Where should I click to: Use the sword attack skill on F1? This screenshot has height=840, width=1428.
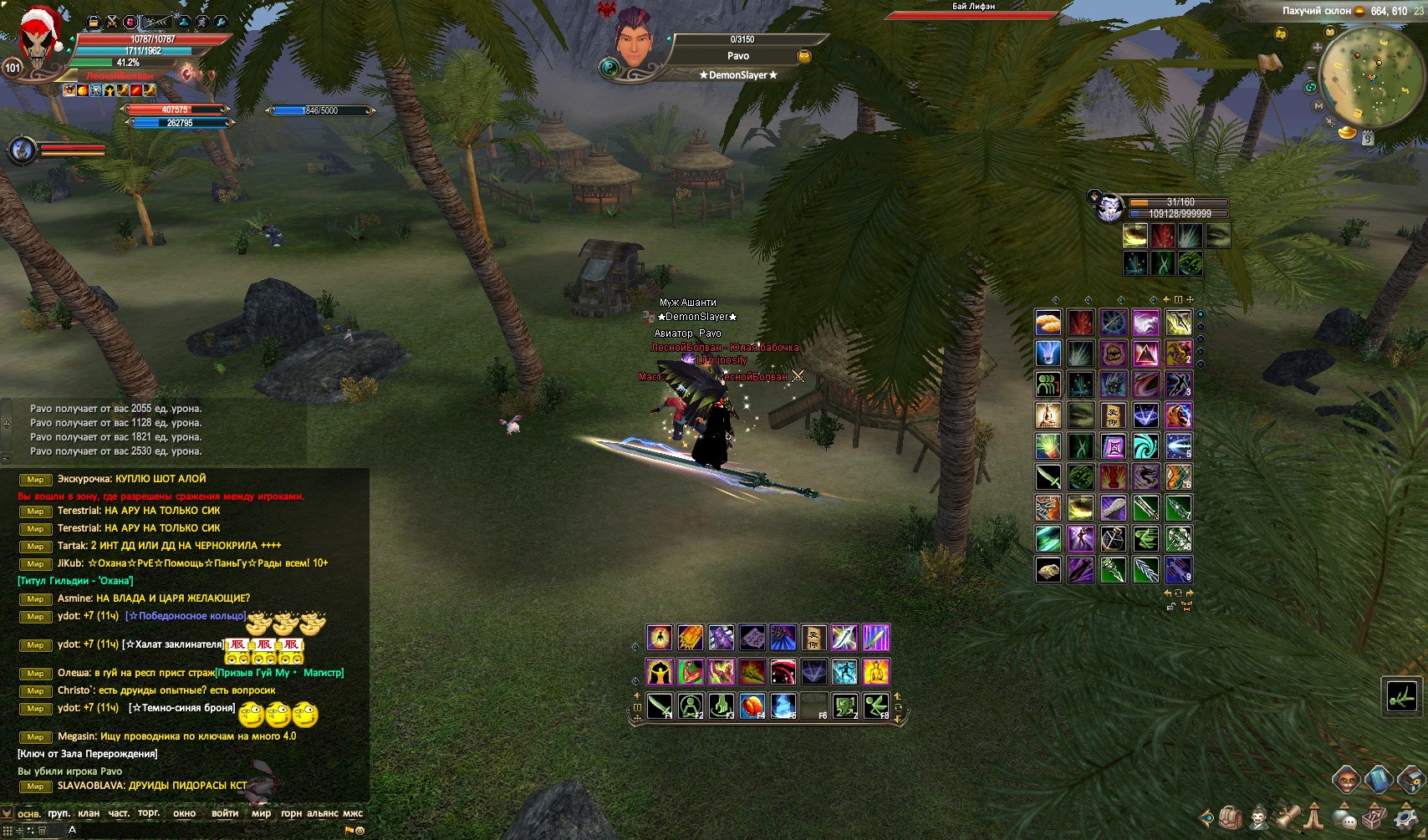(660, 706)
